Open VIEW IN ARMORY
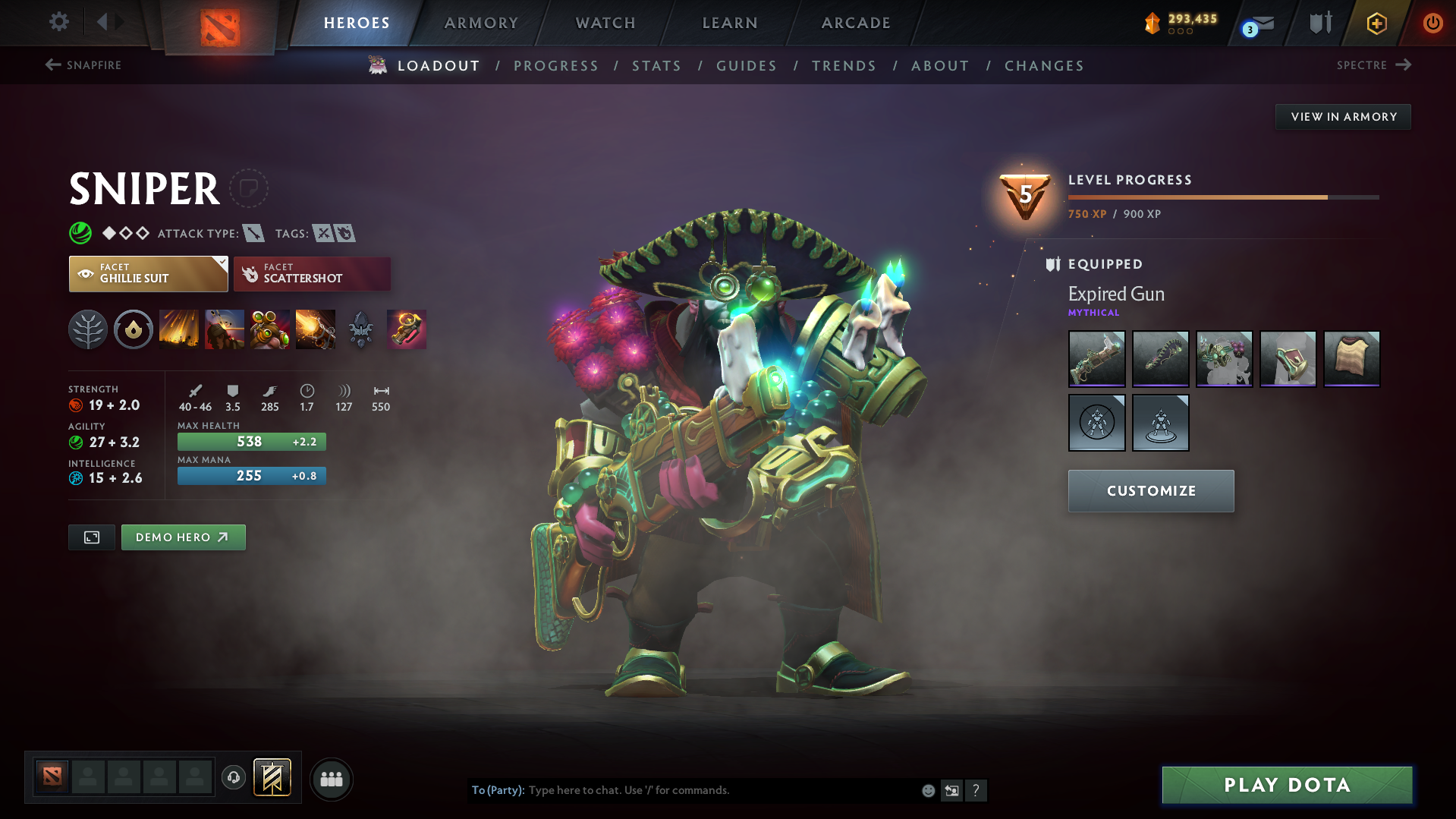Screen dimensions: 1456x819 click(1343, 116)
